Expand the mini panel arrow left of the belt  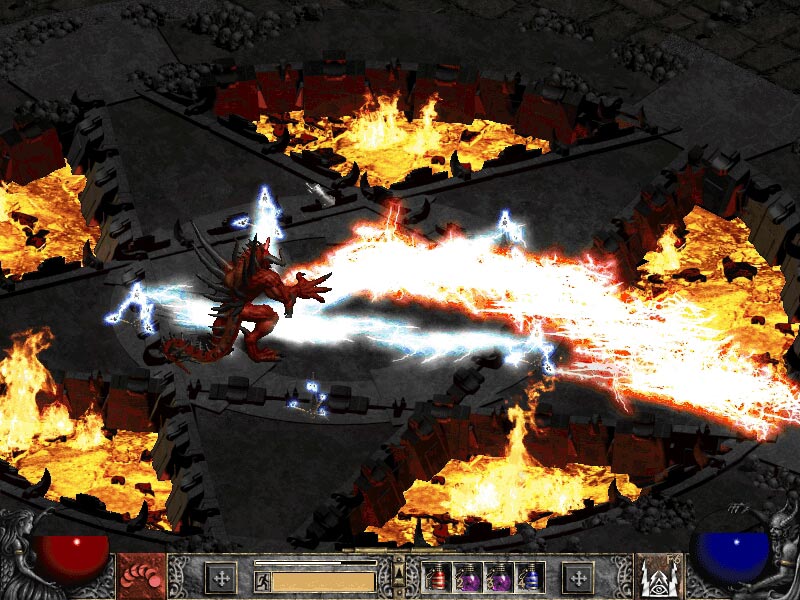coord(399,577)
